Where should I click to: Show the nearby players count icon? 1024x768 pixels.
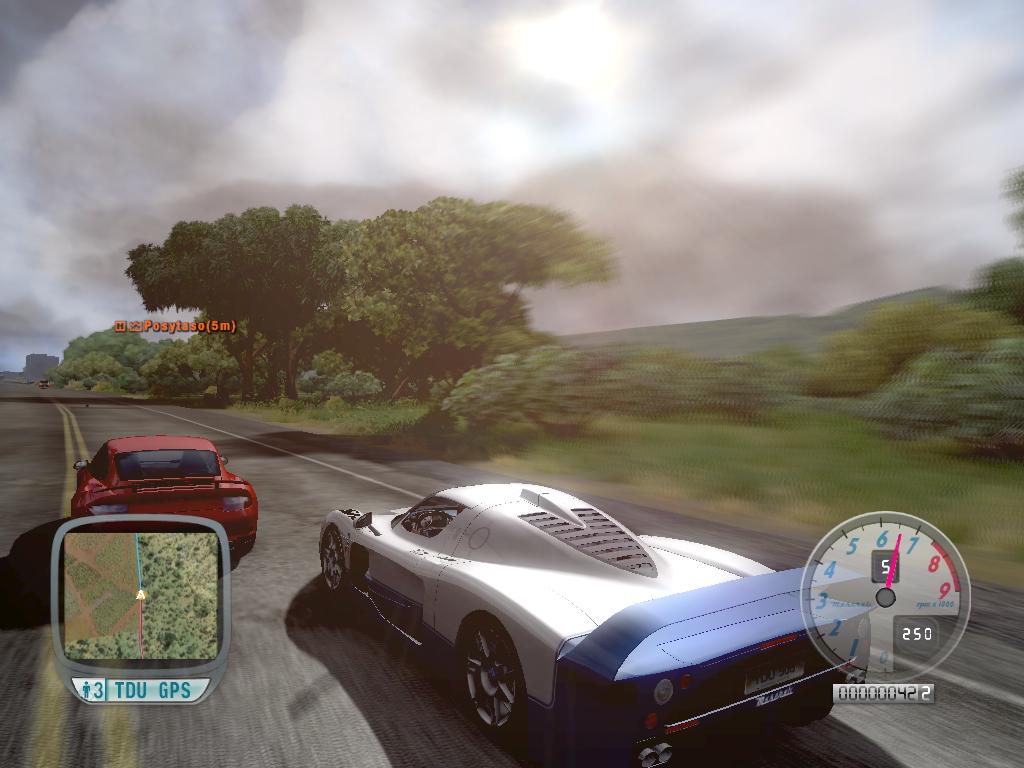click(x=91, y=690)
